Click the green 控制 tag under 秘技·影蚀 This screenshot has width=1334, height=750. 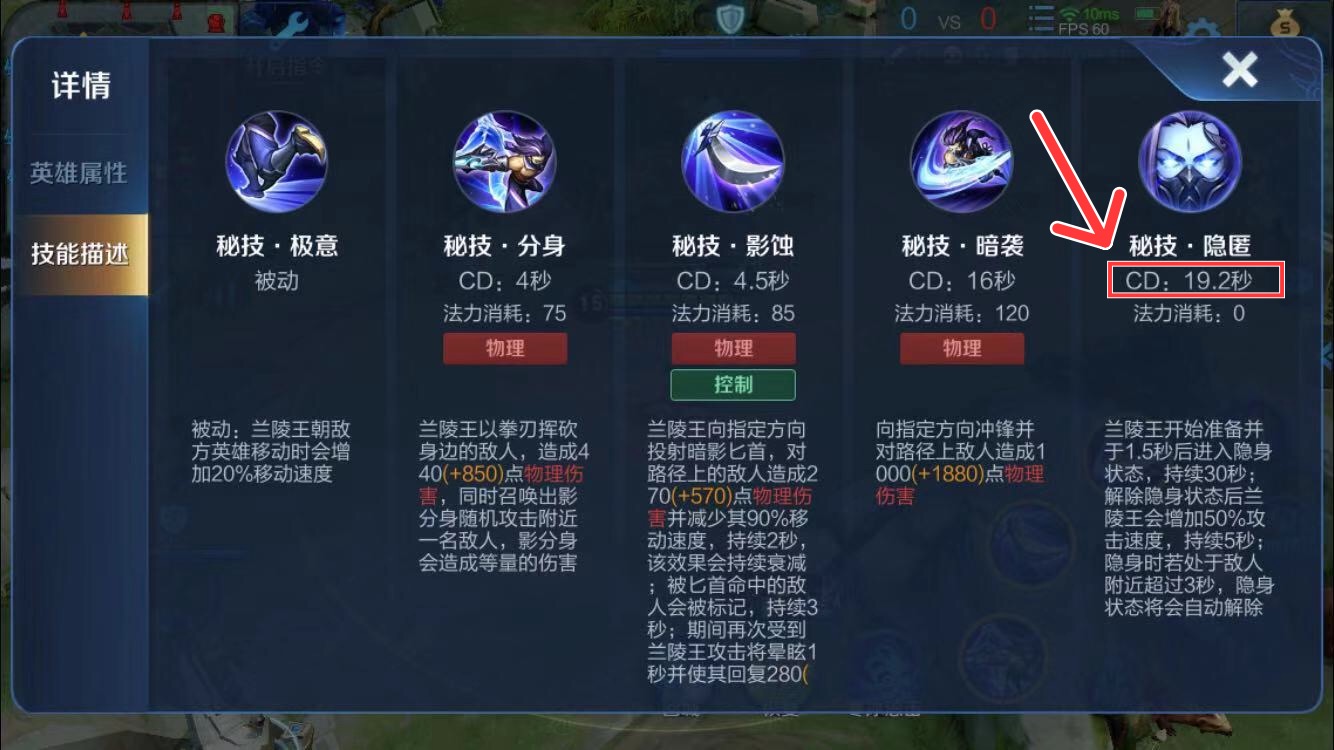click(733, 384)
